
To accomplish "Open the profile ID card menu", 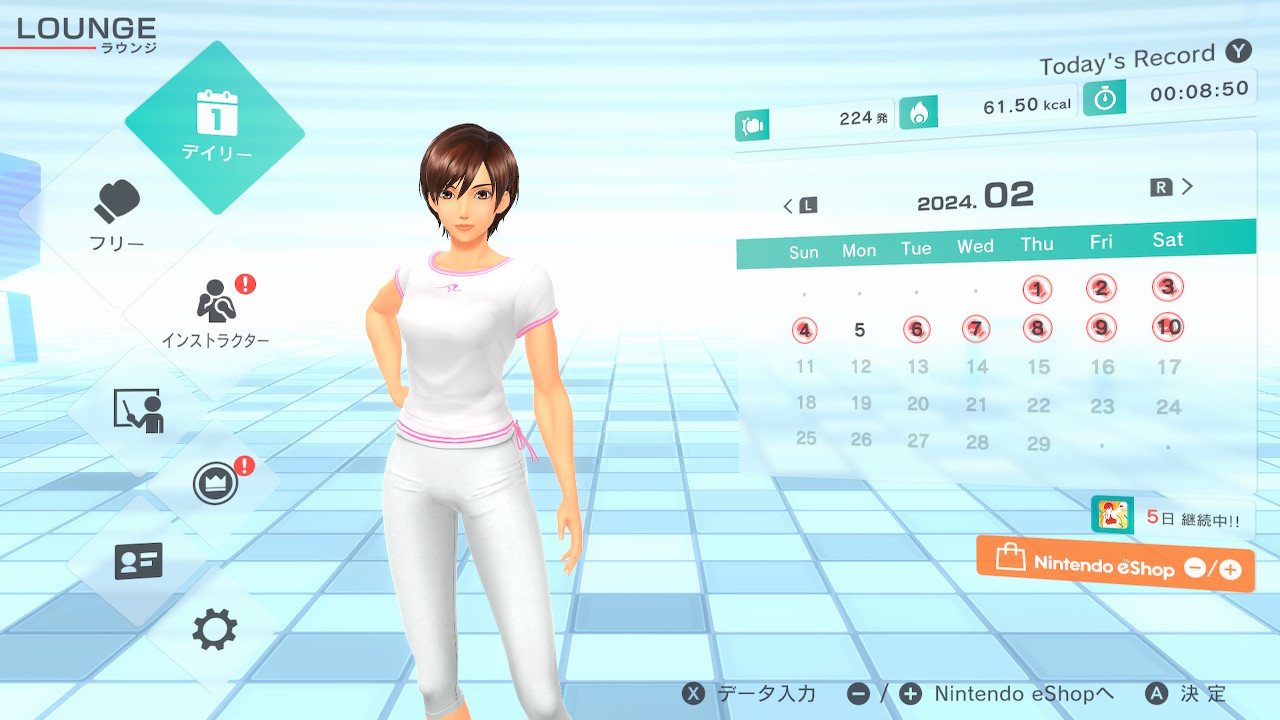I will point(138,561).
